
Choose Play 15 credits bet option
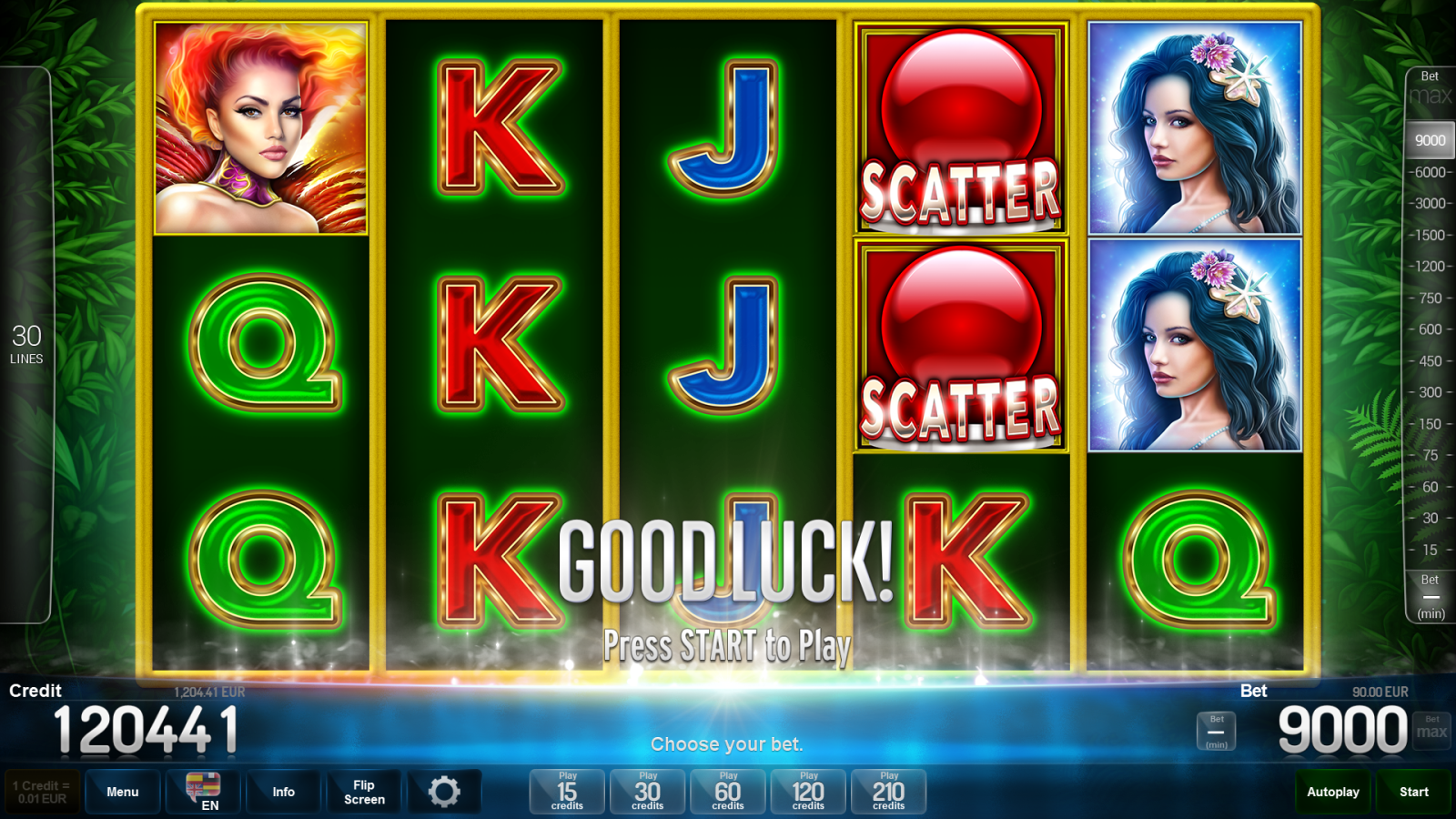566,791
